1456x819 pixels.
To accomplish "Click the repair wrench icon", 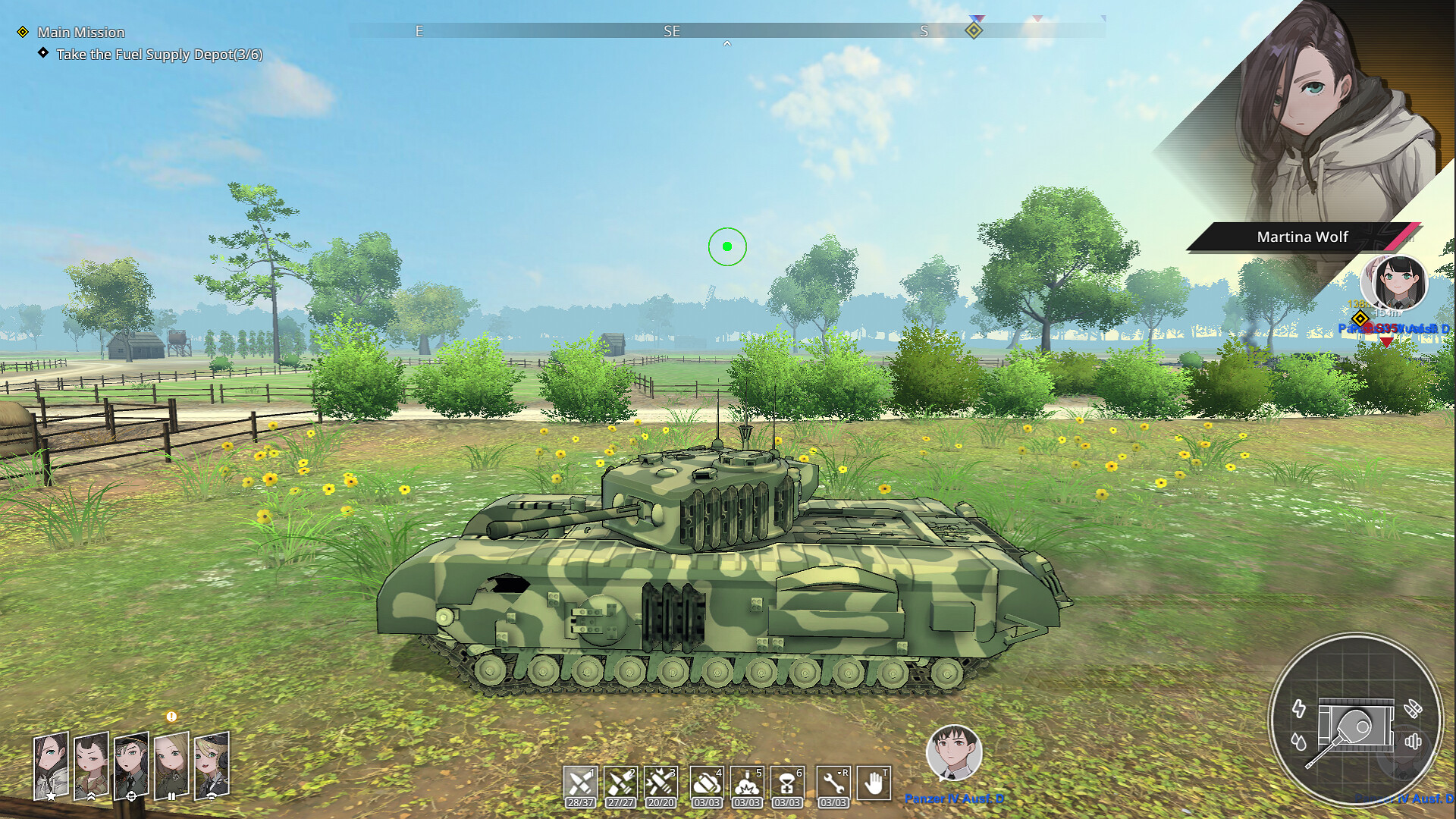I will 833,783.
